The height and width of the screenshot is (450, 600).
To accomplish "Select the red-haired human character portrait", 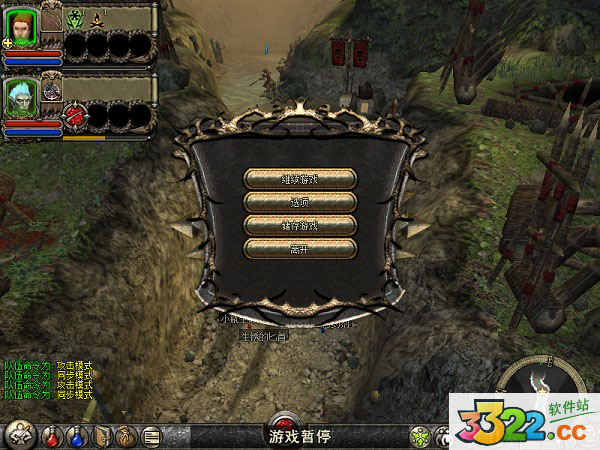I will (23, 27).
